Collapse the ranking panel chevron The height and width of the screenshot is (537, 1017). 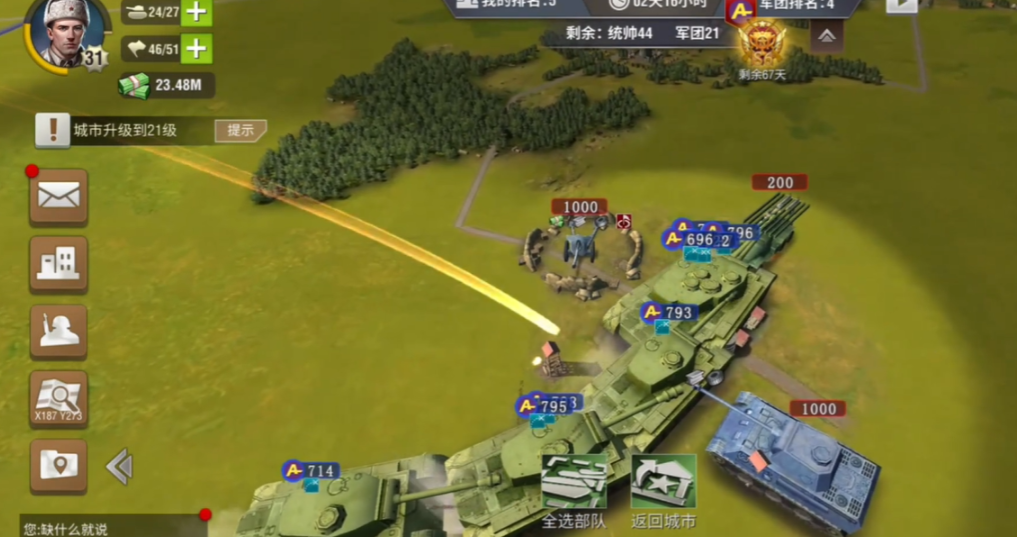pos(826,36)
